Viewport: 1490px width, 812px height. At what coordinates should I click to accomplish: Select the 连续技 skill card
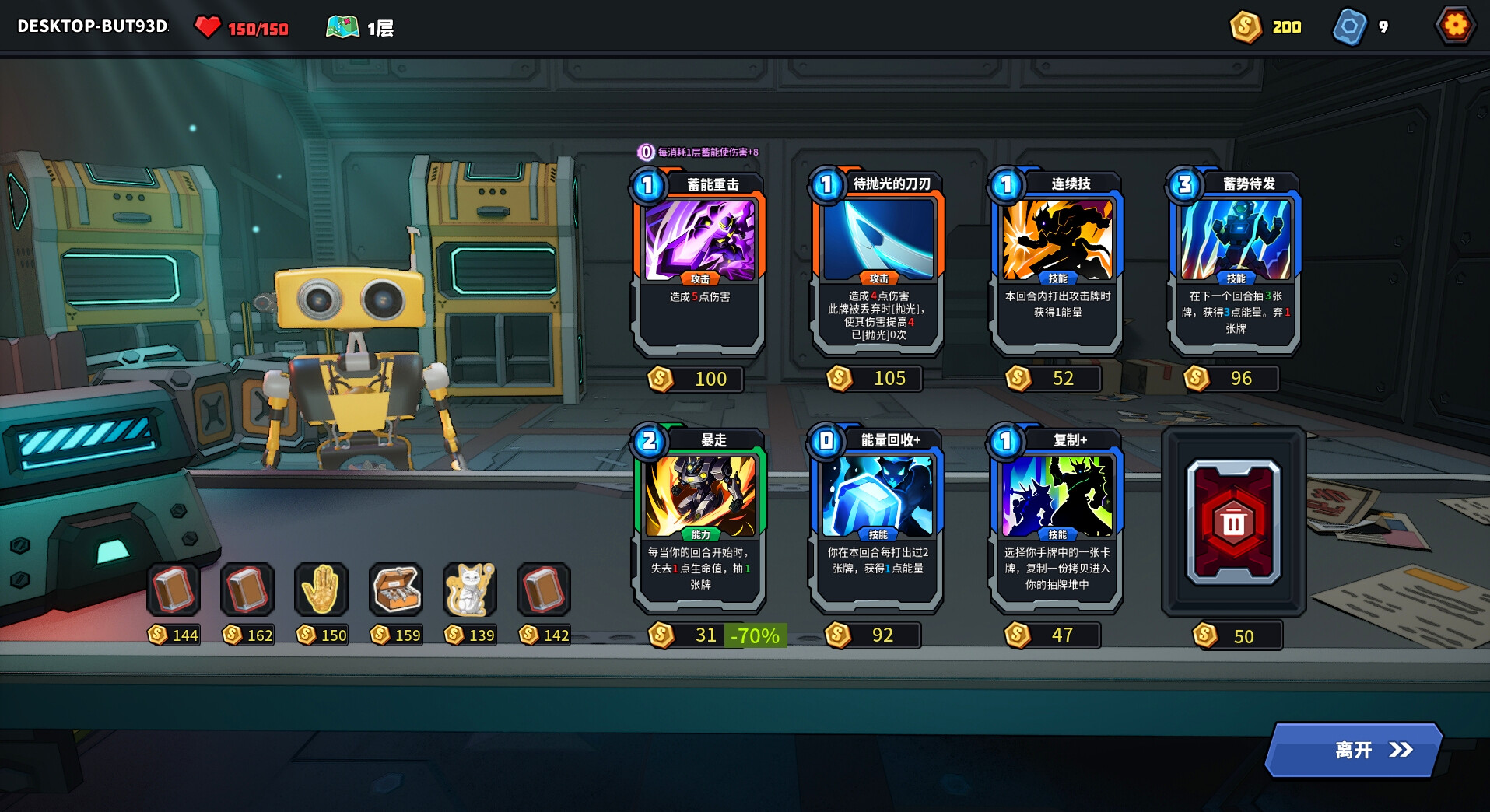click(x=1057, y=264)
